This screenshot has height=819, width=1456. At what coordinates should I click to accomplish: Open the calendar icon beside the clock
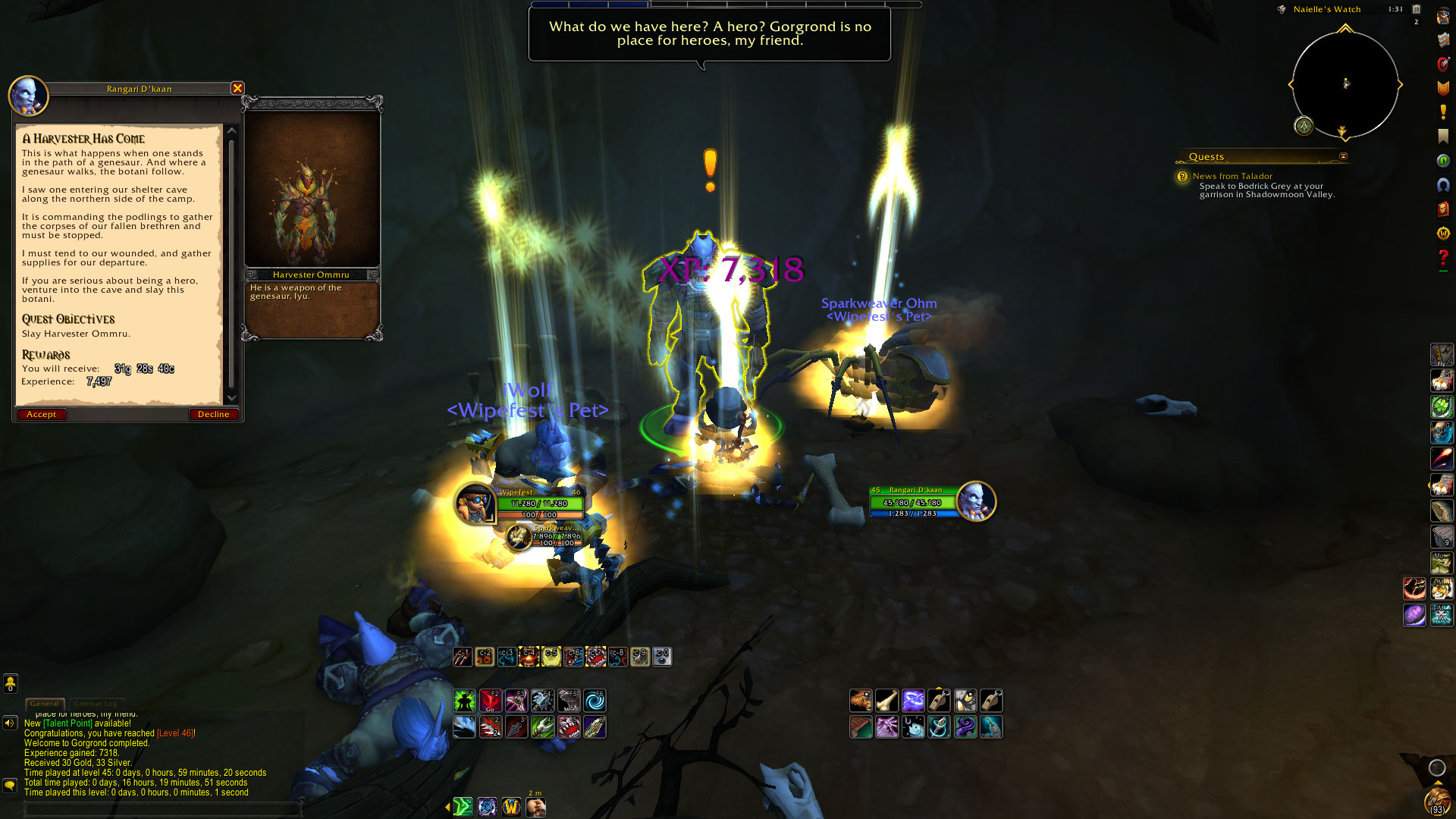1416,9
